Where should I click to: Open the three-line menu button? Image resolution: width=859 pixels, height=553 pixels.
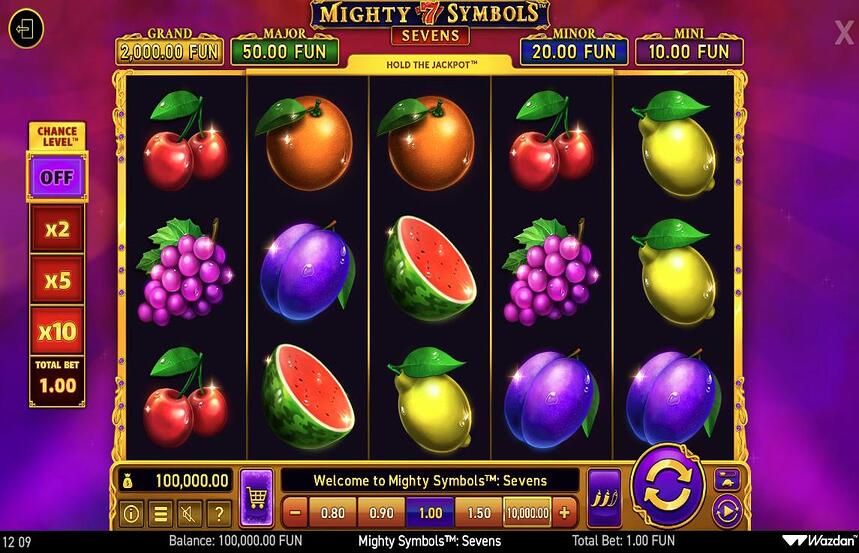[160, 514]
